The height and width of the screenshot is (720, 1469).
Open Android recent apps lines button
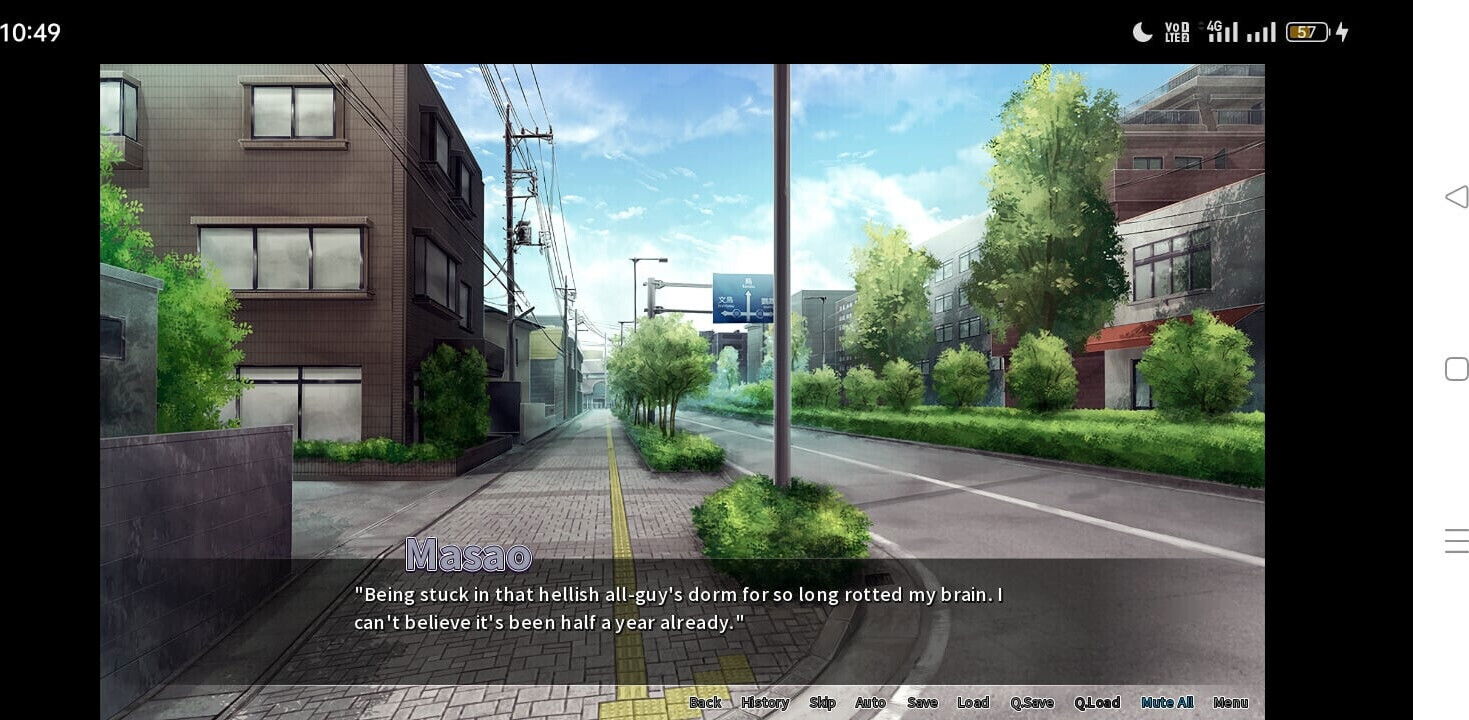[x=1456, y=541]
